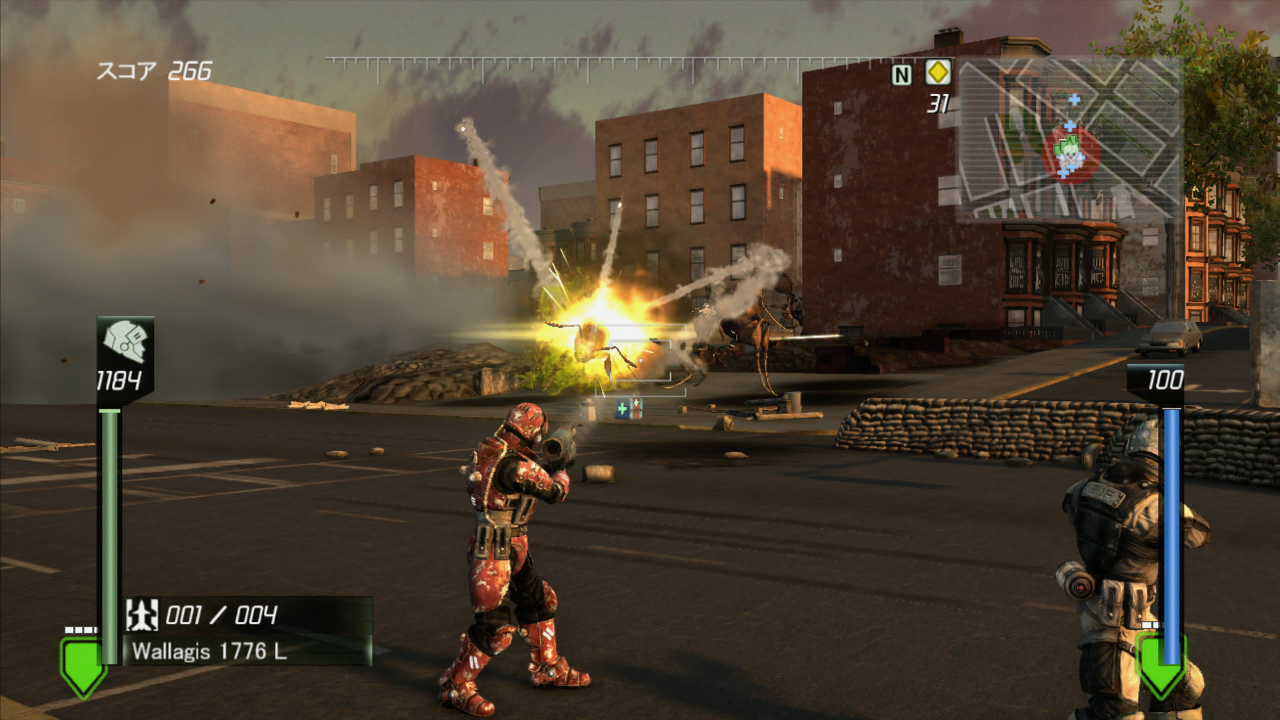The image size is (1280, 720).
Task: Click the green N compass indicator
Action: 902,74
